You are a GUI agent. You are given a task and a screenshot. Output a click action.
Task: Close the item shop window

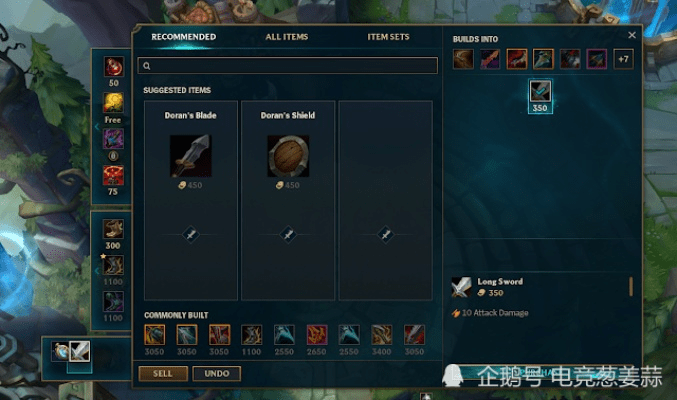(631, 35)
